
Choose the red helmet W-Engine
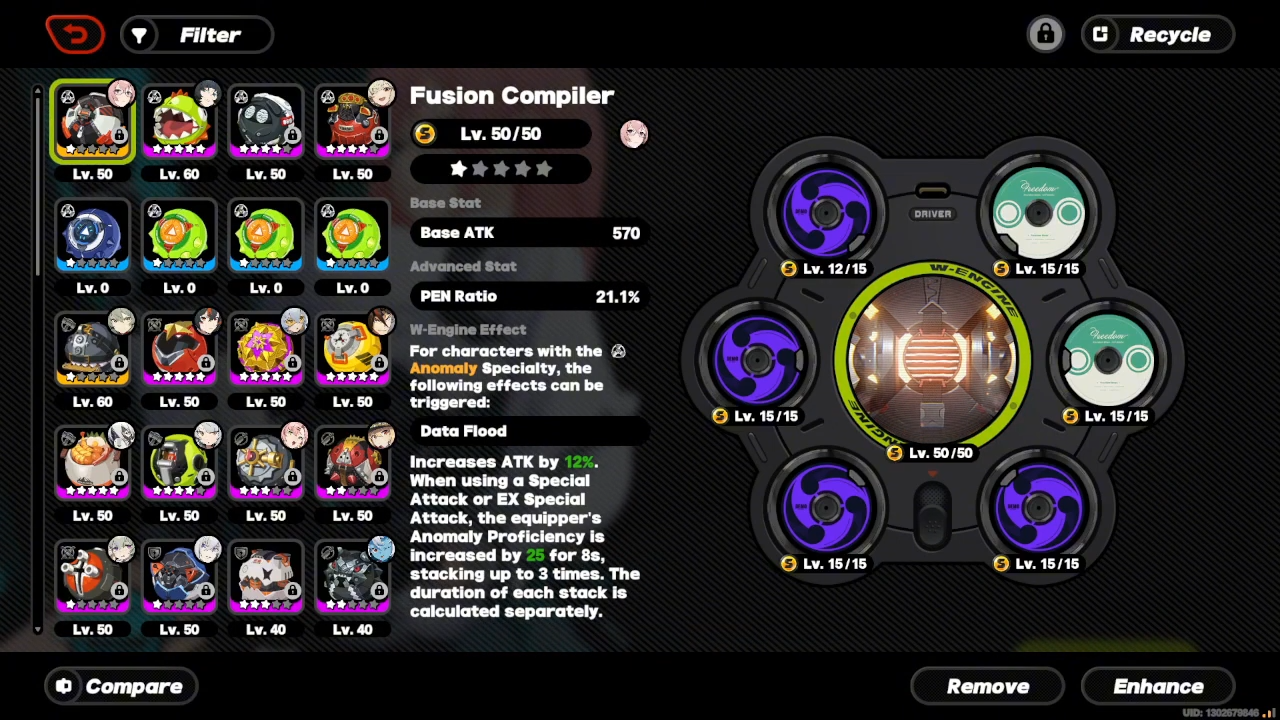(x=180, y=350)
